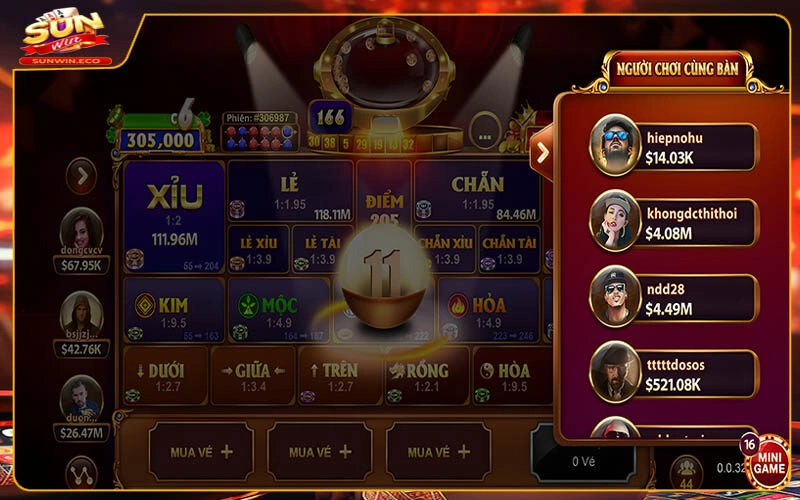Bet on the KIM element tile

pyautogui.click(x=173, y=310)
